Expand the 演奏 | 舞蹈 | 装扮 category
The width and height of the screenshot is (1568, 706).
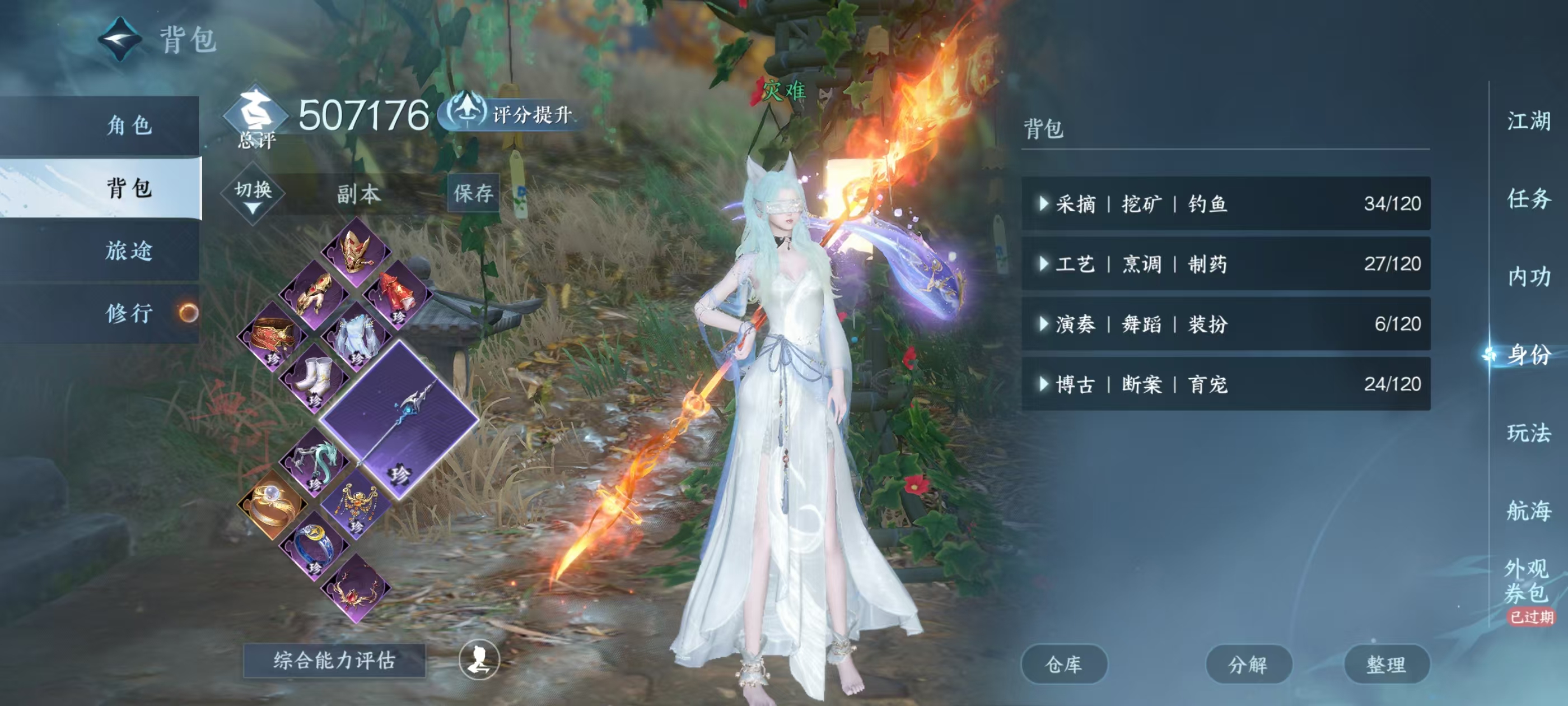(x=1225, y=324)
